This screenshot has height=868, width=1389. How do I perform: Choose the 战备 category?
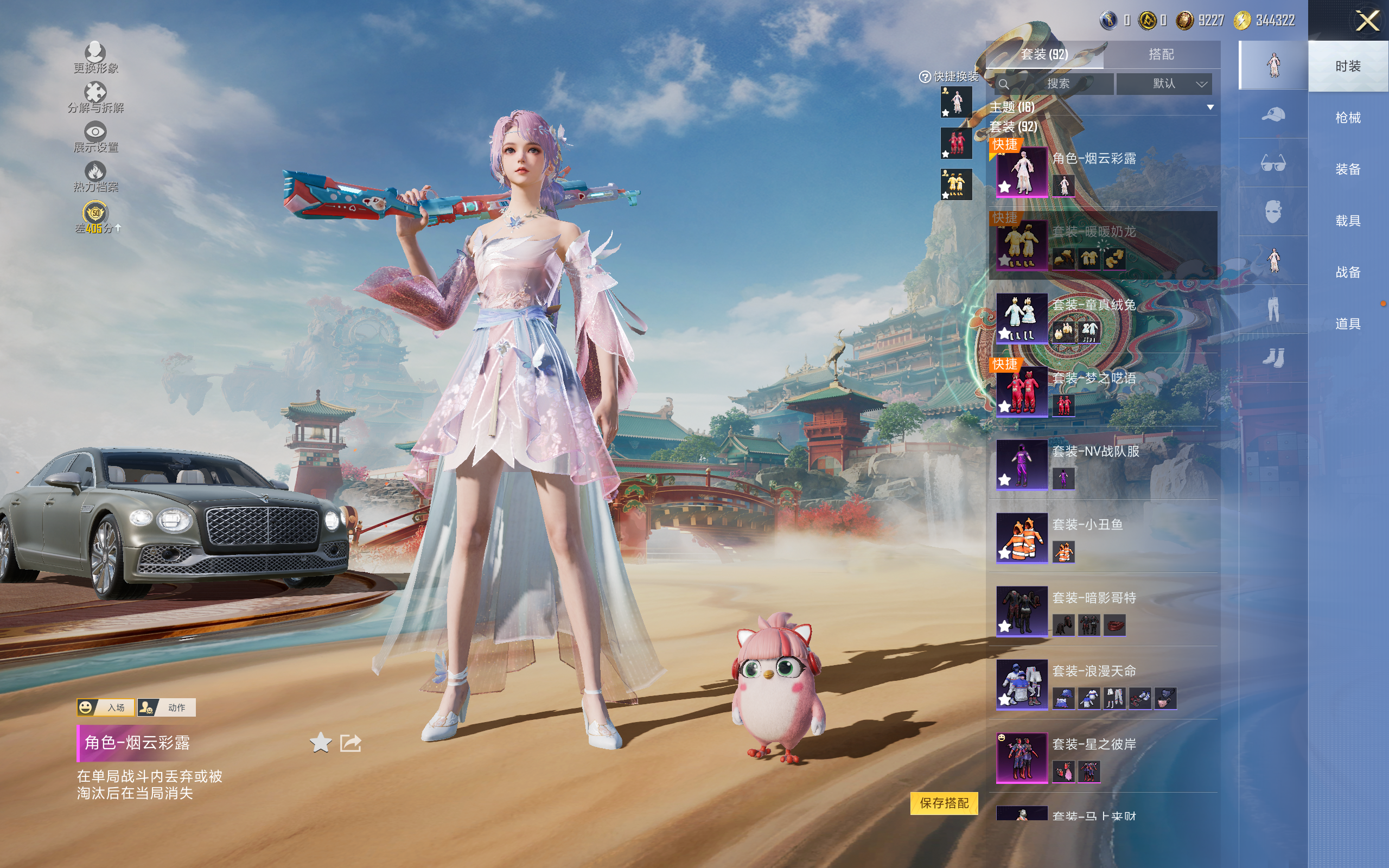tap(1347, 272)
